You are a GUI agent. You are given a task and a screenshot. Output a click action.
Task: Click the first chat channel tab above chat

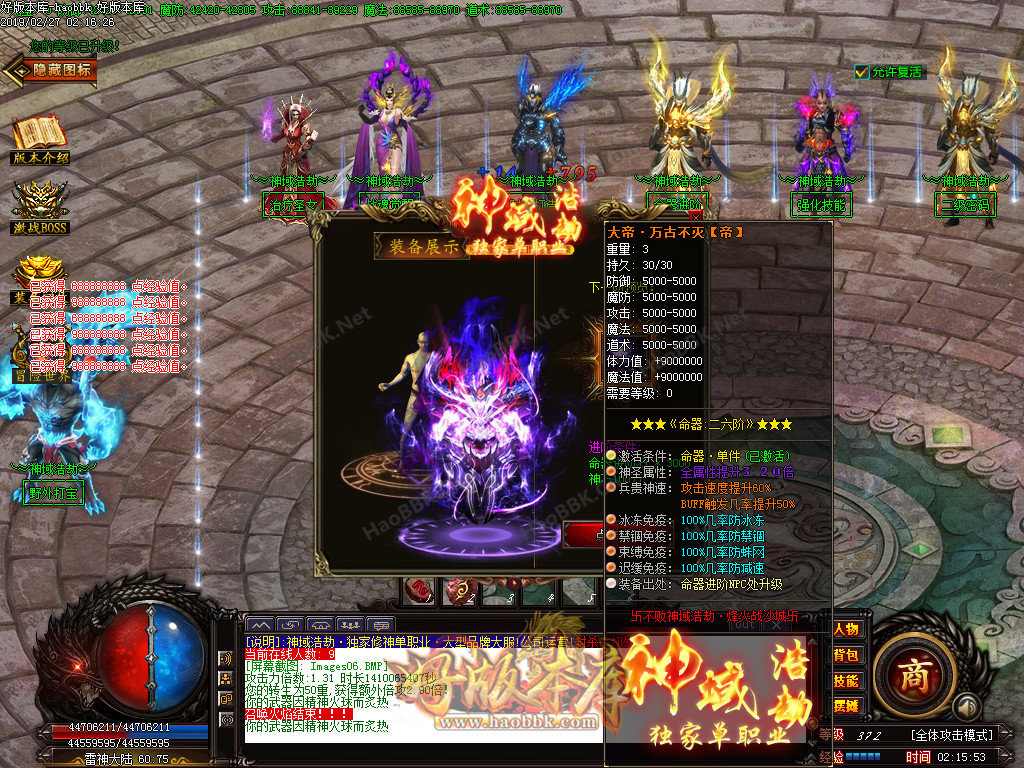(259, 625)
